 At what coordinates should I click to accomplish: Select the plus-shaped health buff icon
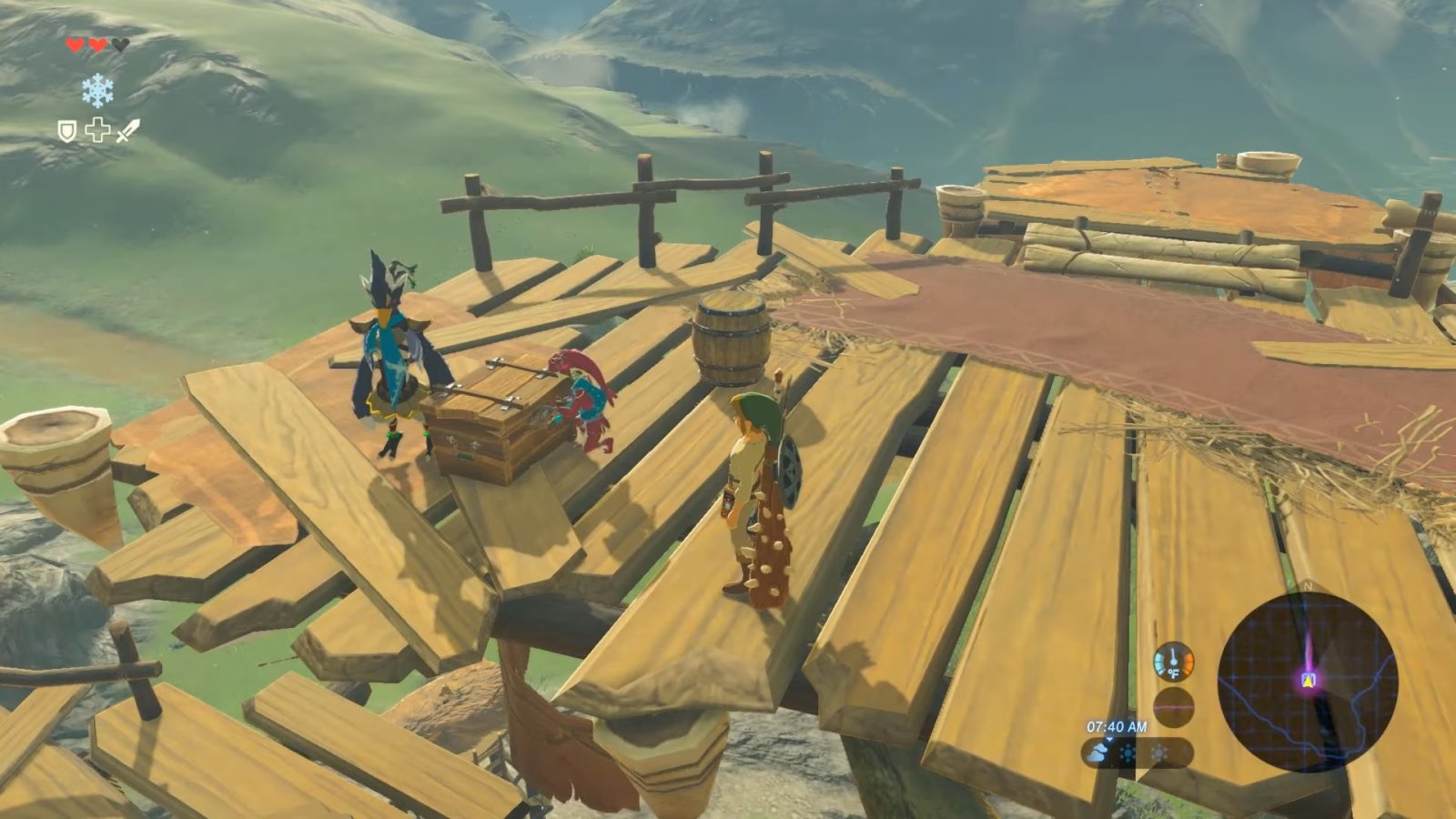pos(97,130)
